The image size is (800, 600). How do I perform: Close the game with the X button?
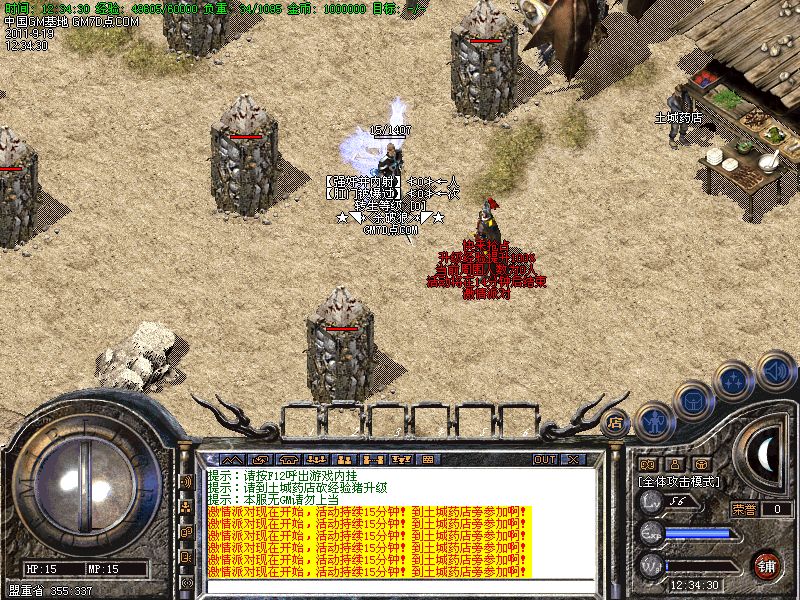(572, 459)
